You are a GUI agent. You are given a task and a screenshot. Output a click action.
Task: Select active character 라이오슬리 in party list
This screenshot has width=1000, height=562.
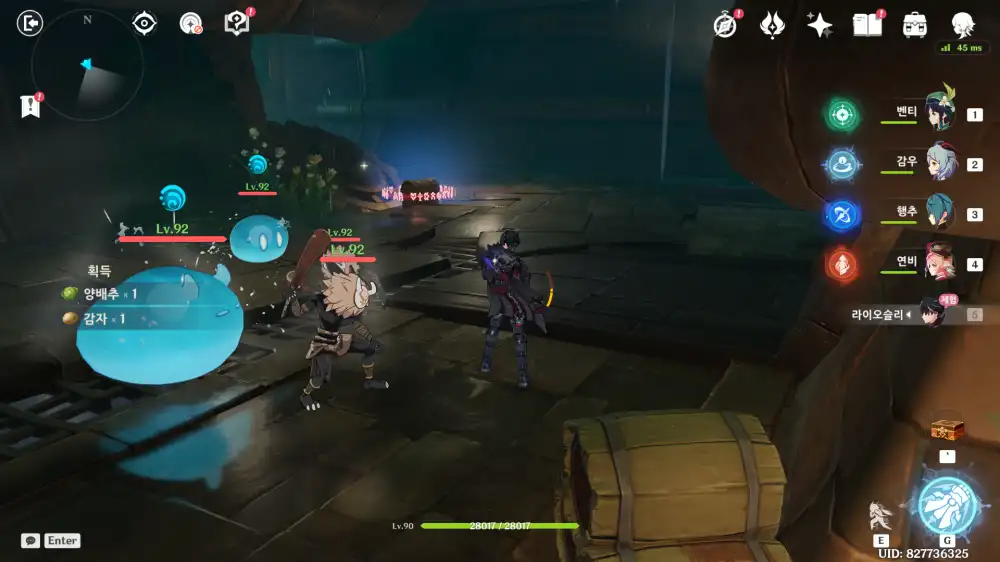point(932,314)
